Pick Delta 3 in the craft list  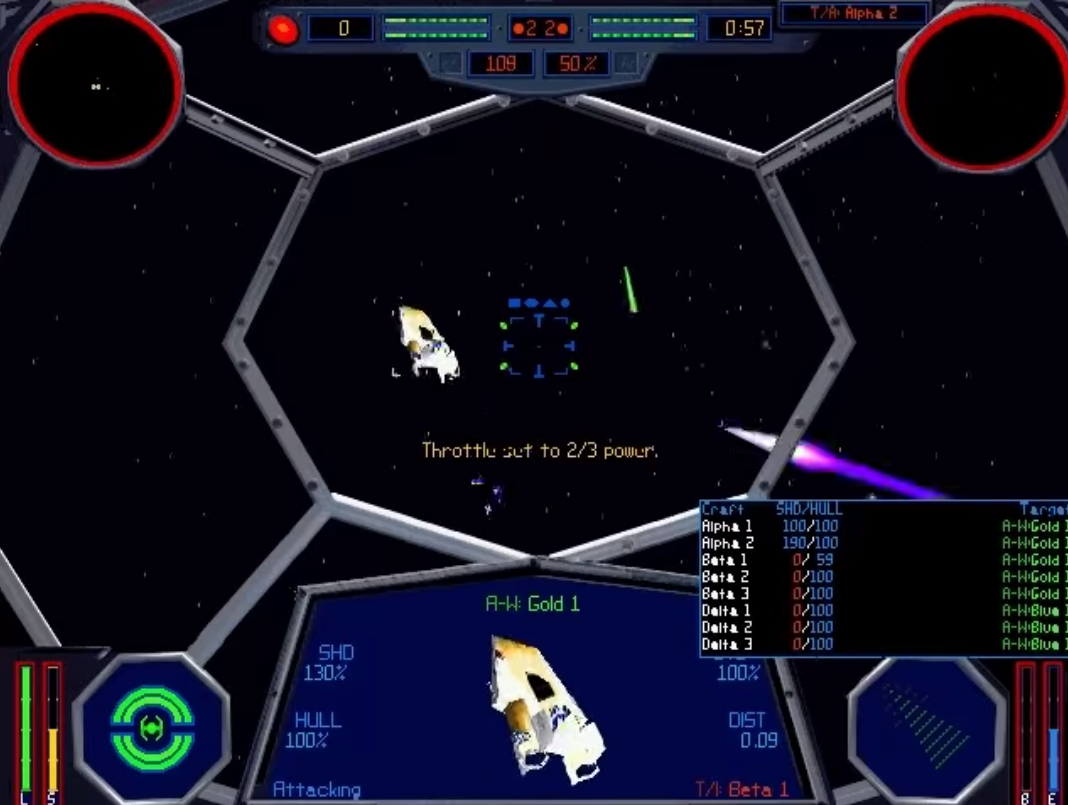(x=727, y=645)
